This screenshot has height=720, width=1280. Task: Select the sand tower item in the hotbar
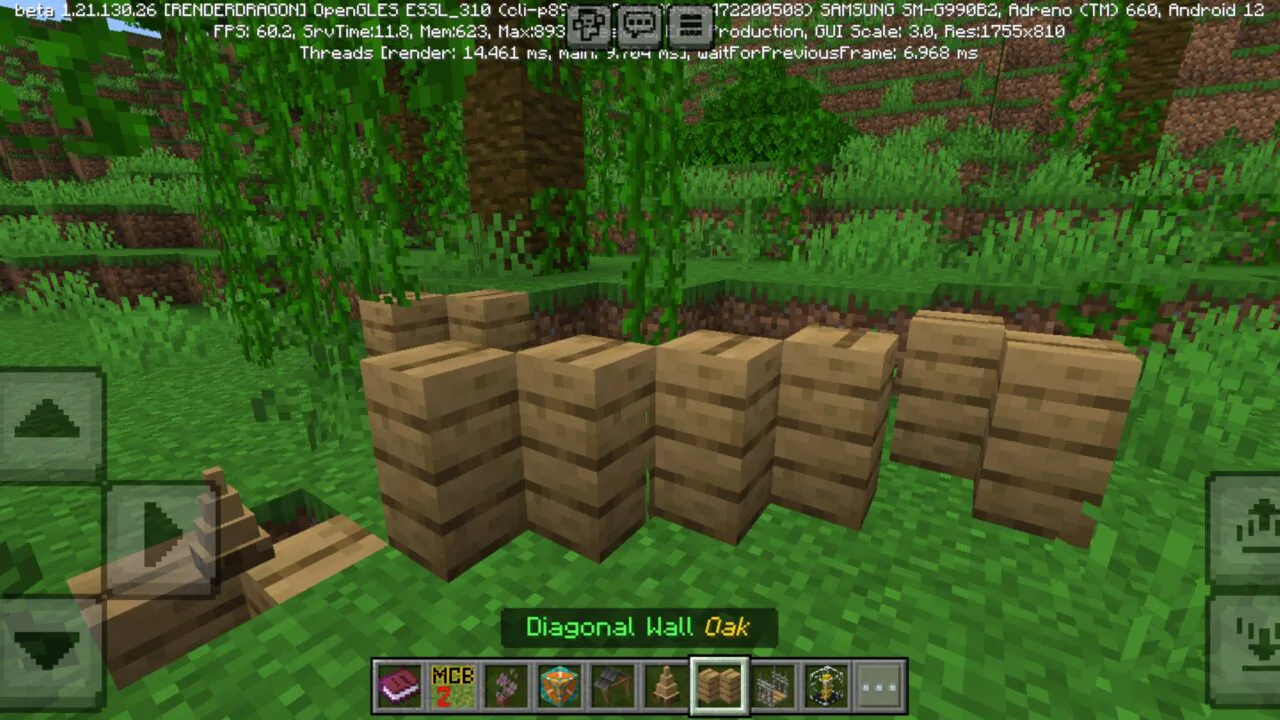point(666,684)
